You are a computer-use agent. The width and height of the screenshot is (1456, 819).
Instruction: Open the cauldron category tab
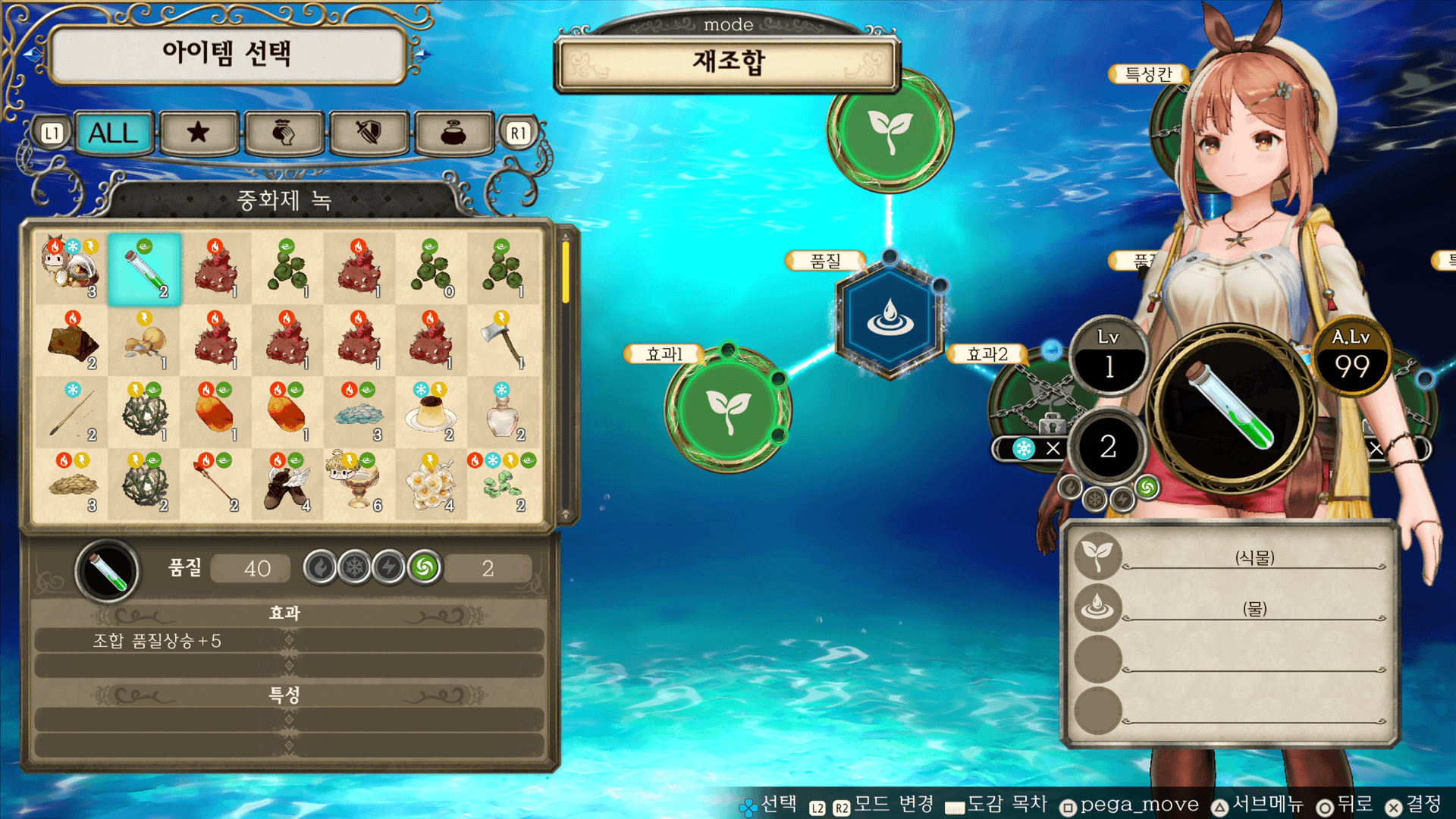453,133
